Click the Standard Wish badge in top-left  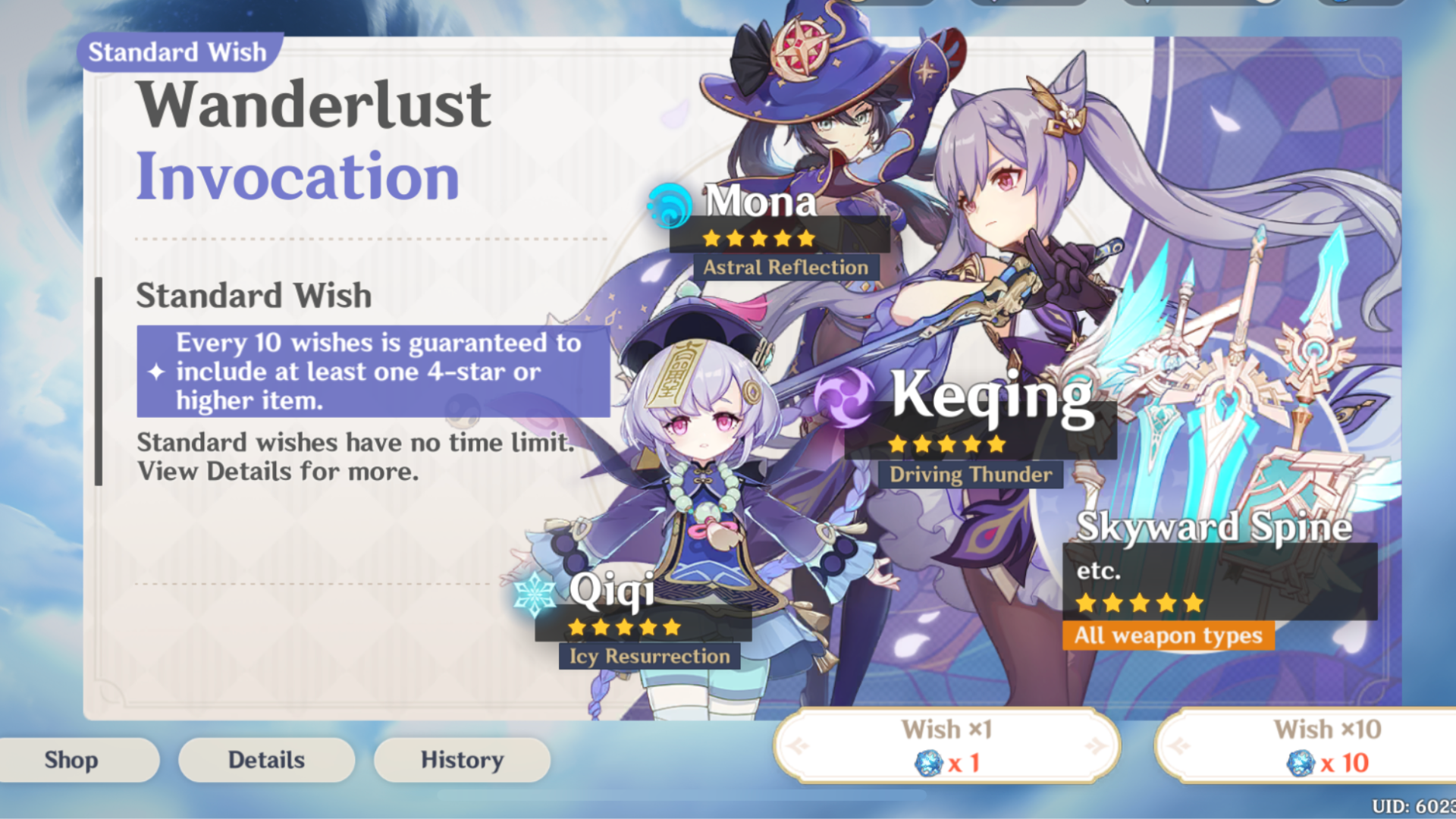coord(175,52)
